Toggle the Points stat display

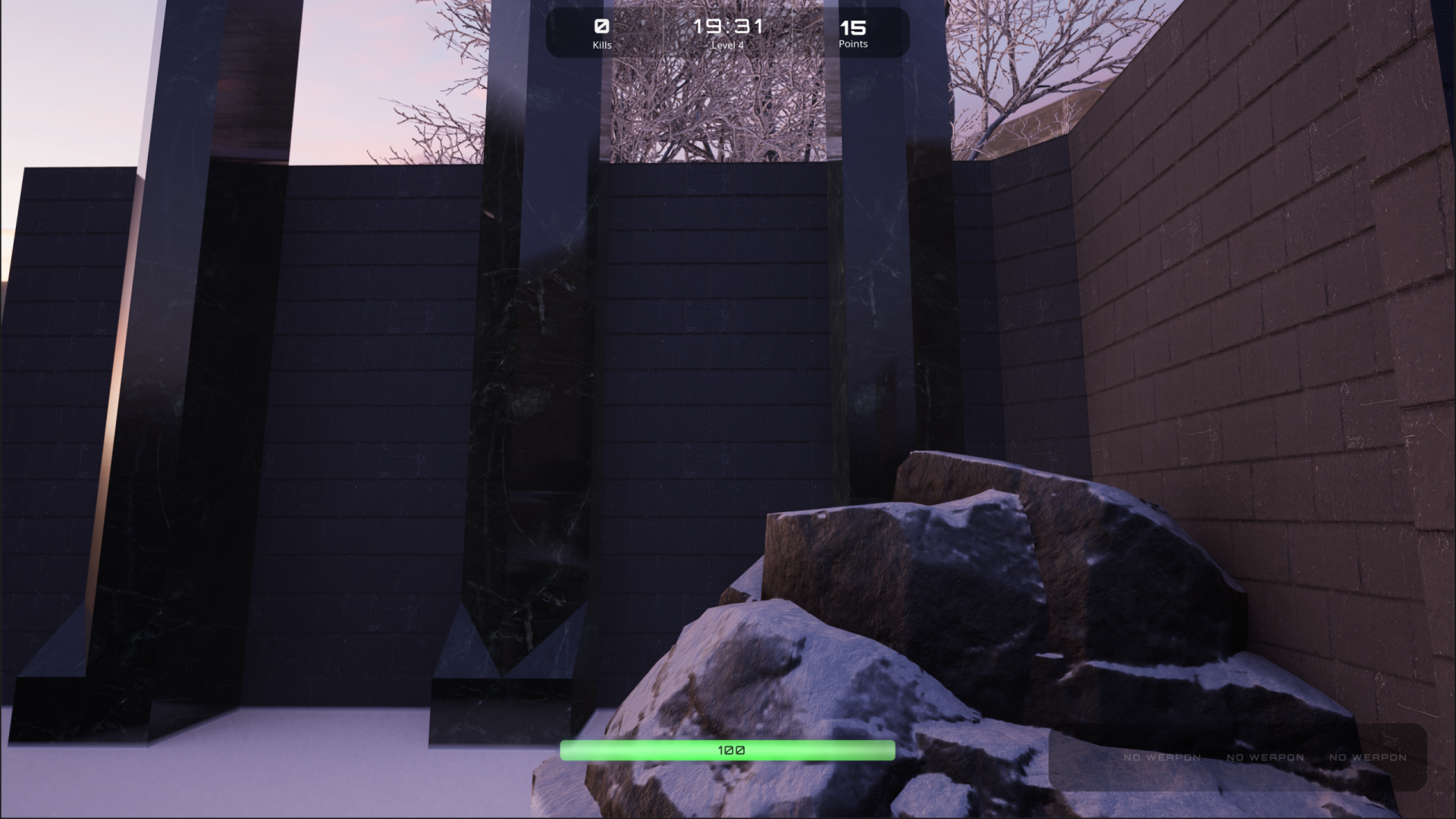pyautogui.click(x=852, y=34)
